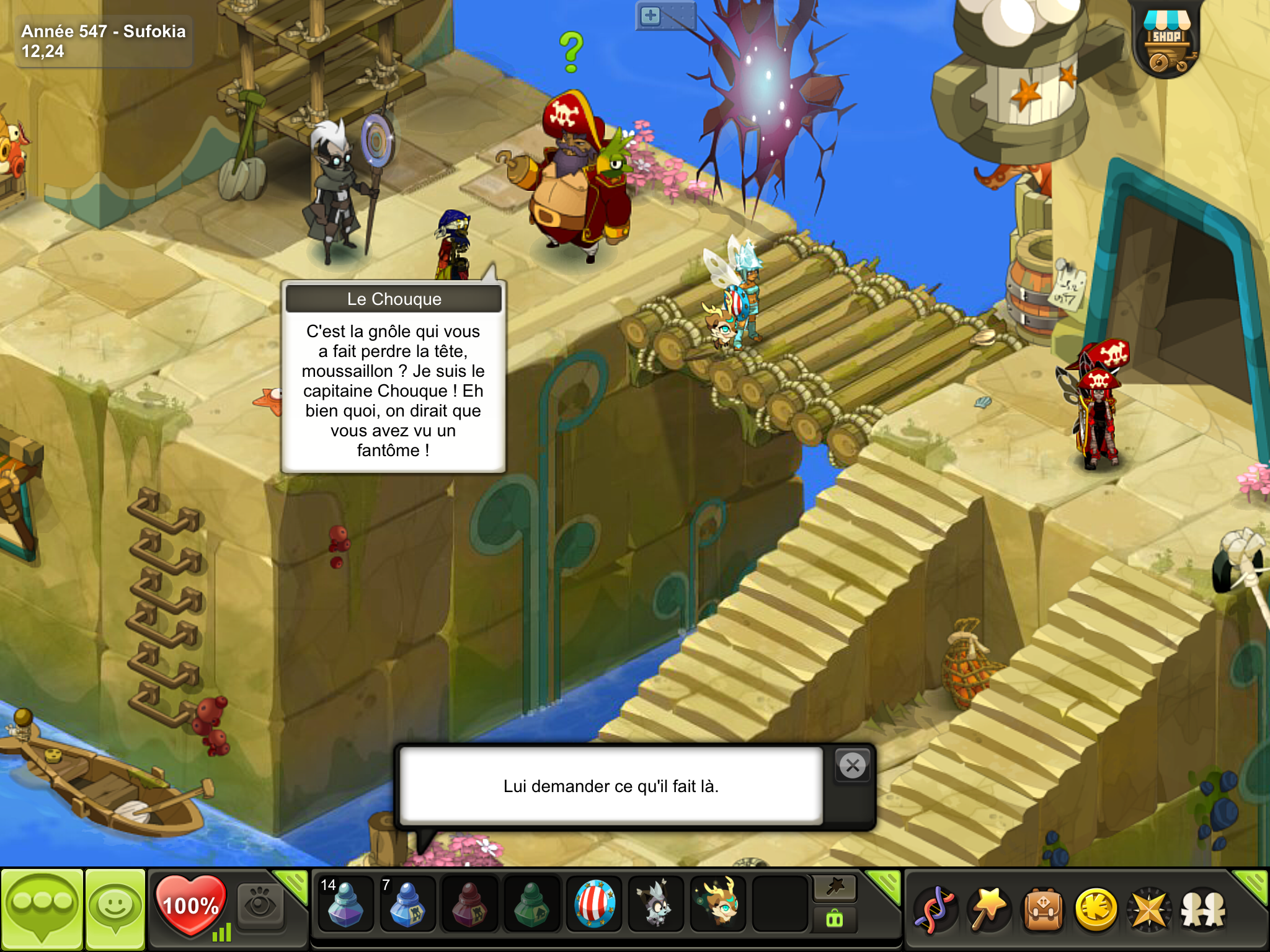Select the antlered deer pet slot

pyautogui.click(x=718, y=905)
